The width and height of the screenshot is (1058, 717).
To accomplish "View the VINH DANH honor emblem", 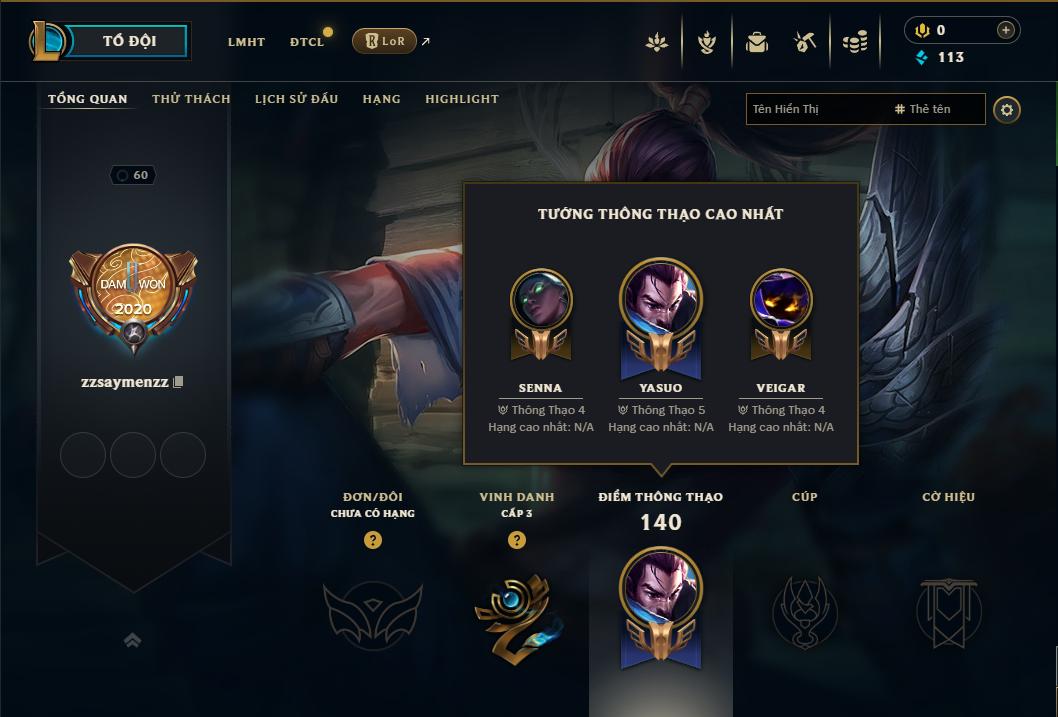I will click(x=517, y=612).
